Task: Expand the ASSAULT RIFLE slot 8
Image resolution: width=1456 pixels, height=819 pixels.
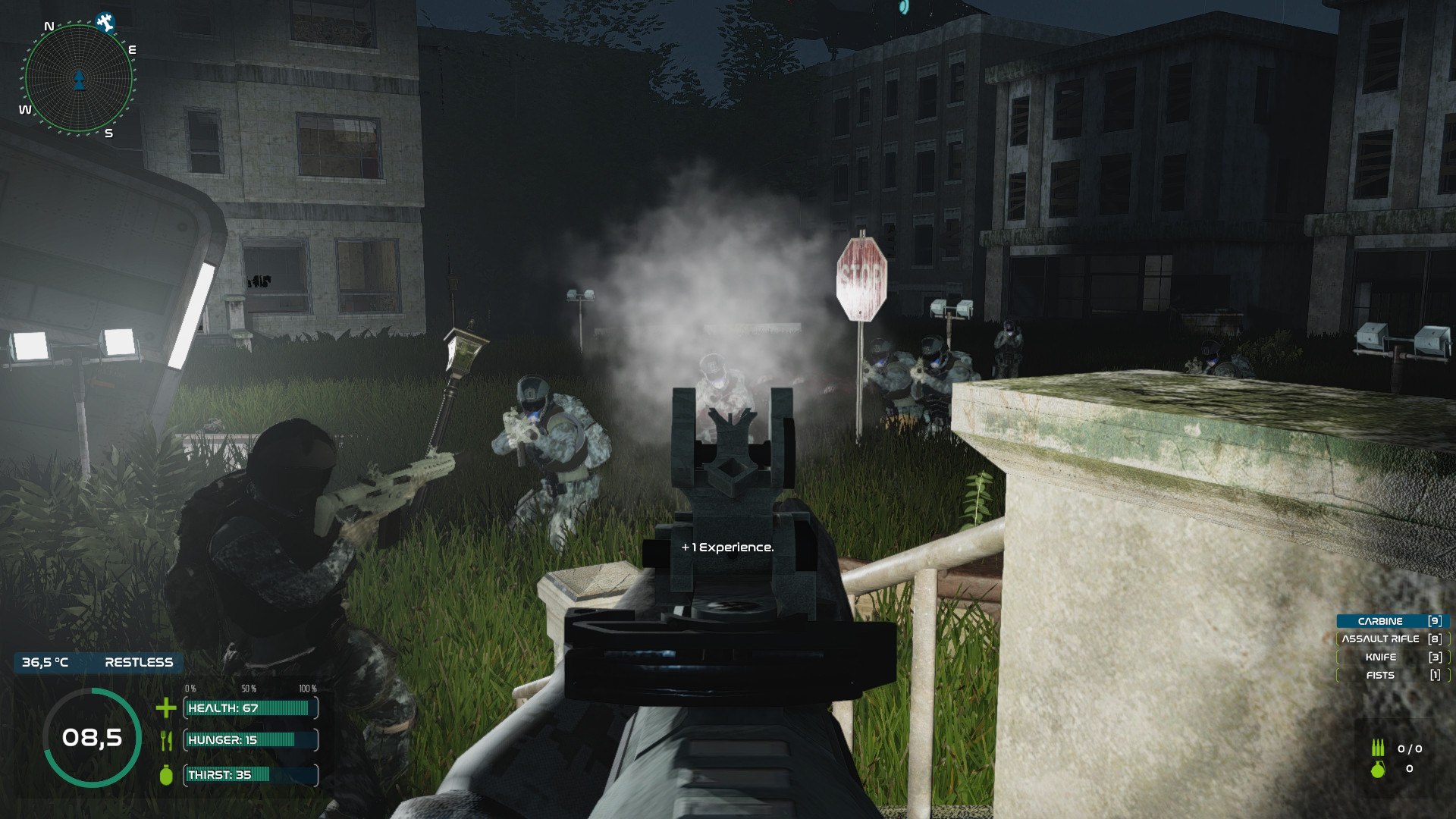Action: 1390,639
